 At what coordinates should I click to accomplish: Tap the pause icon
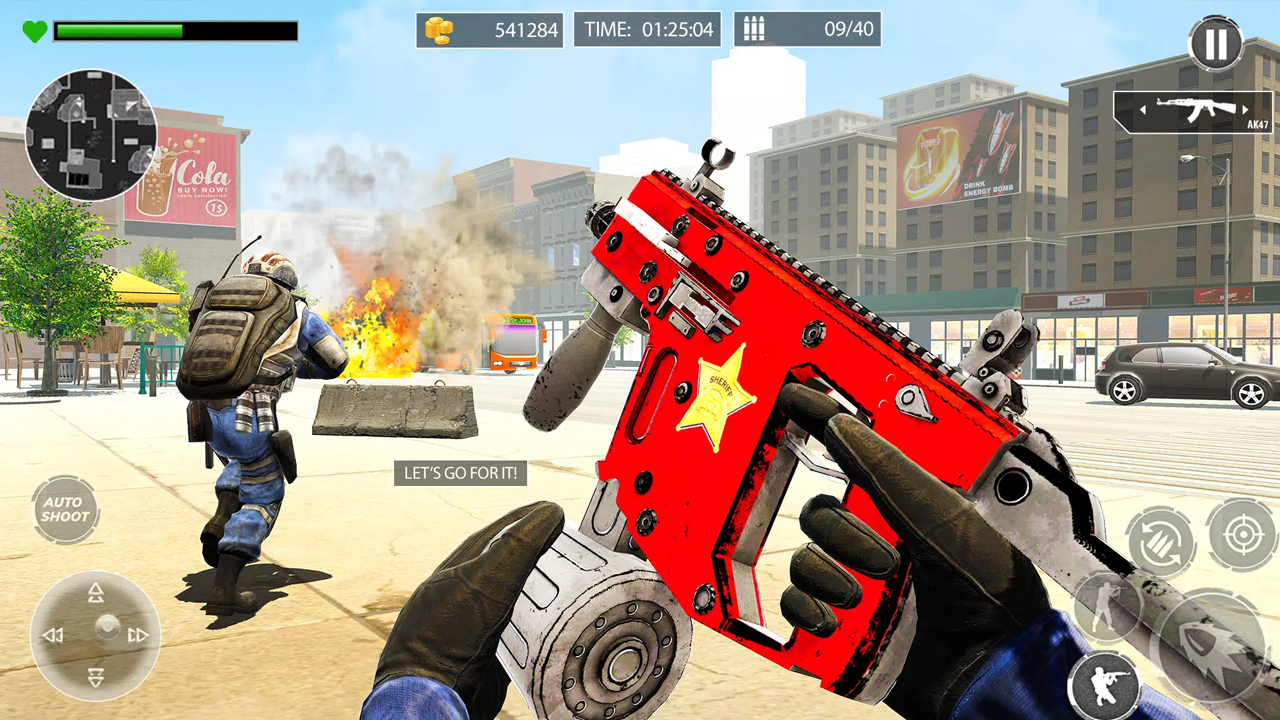(x=1216, y=44)
